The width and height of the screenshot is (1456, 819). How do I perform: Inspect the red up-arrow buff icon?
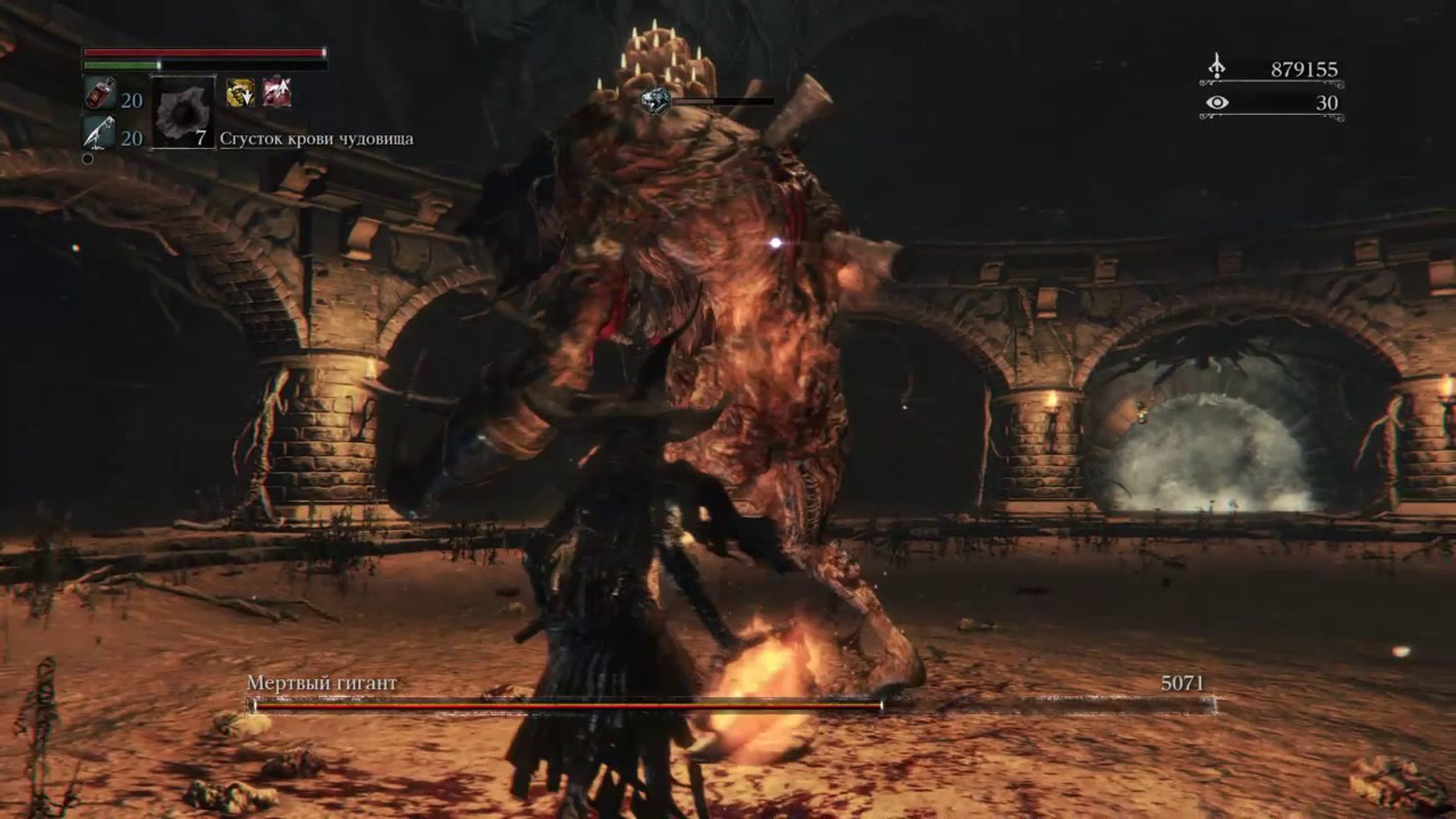[277, 93]
